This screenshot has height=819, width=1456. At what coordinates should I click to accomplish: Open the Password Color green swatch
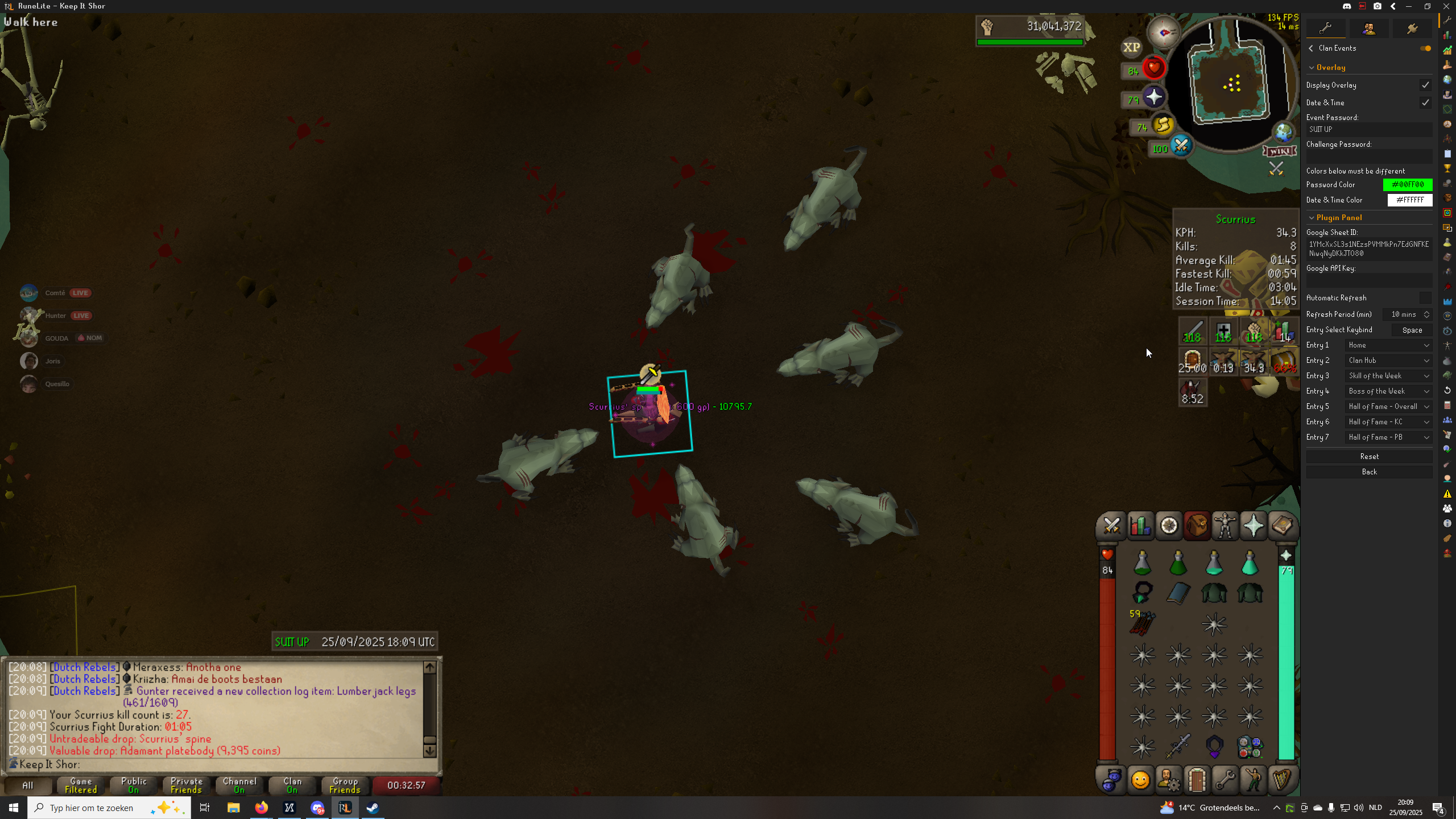pos(1407,185)
